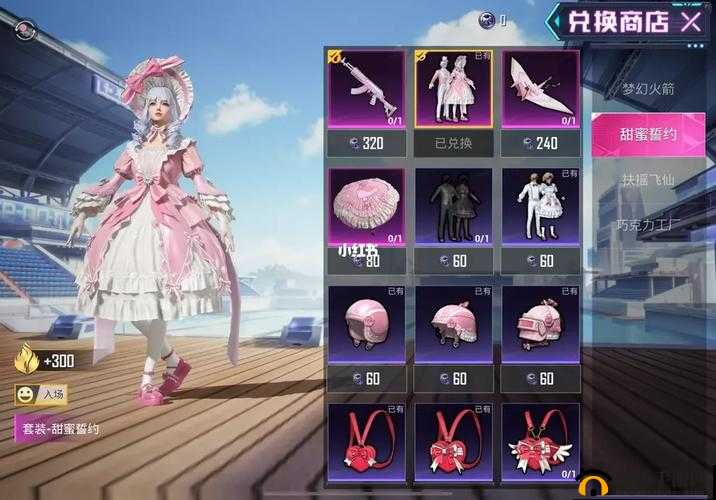Select the black silhouette couple outfit

pos(453,207)
